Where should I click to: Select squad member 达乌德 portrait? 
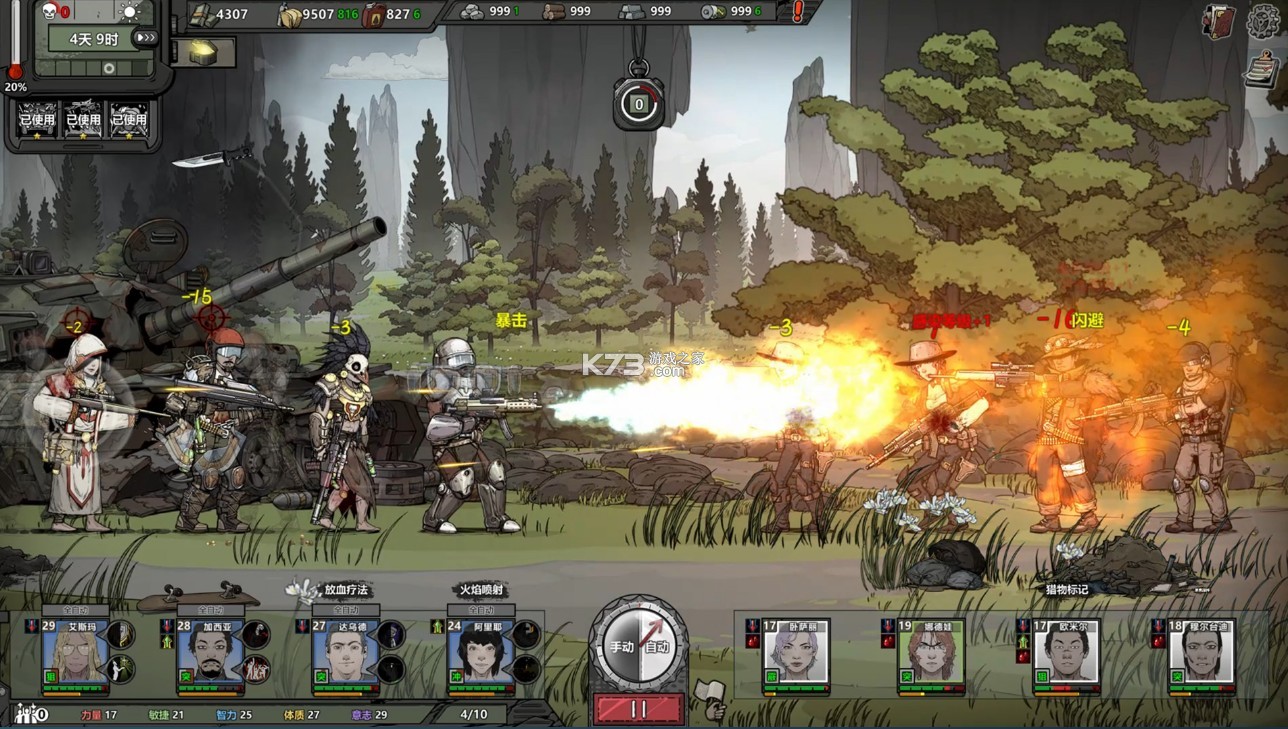click(345, 653)
